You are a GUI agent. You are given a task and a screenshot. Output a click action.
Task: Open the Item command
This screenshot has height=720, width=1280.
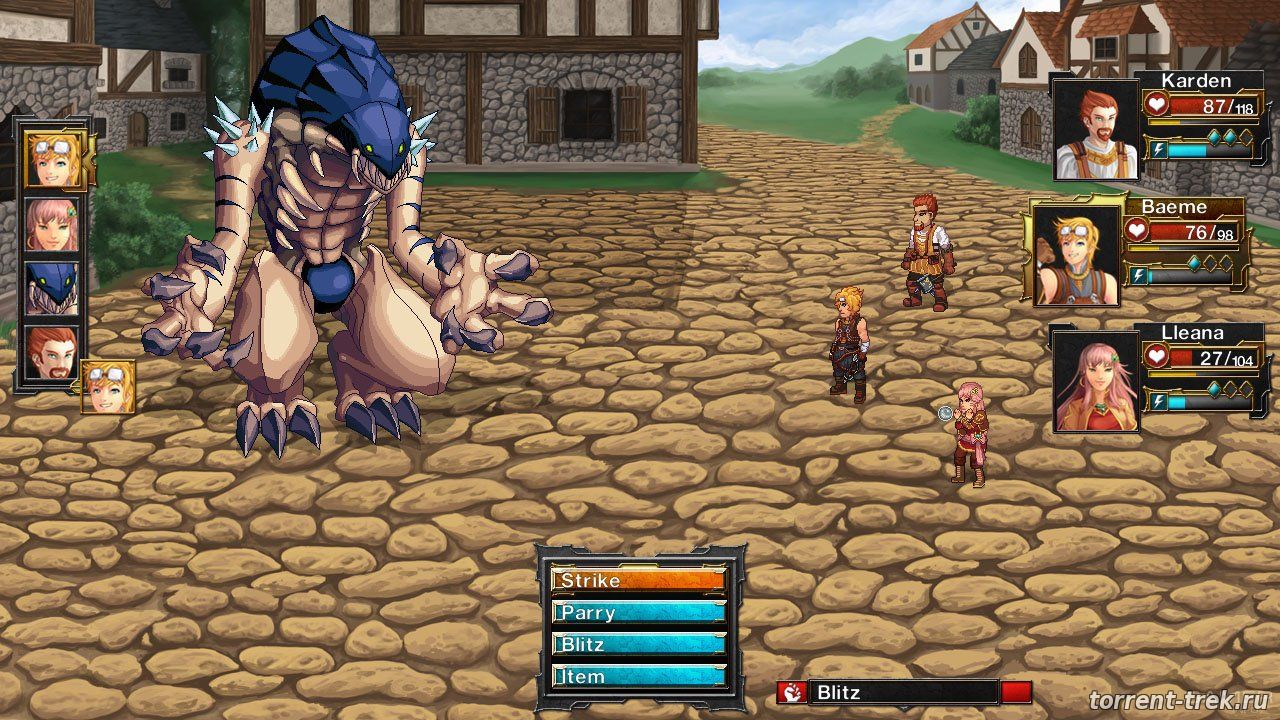638,677
